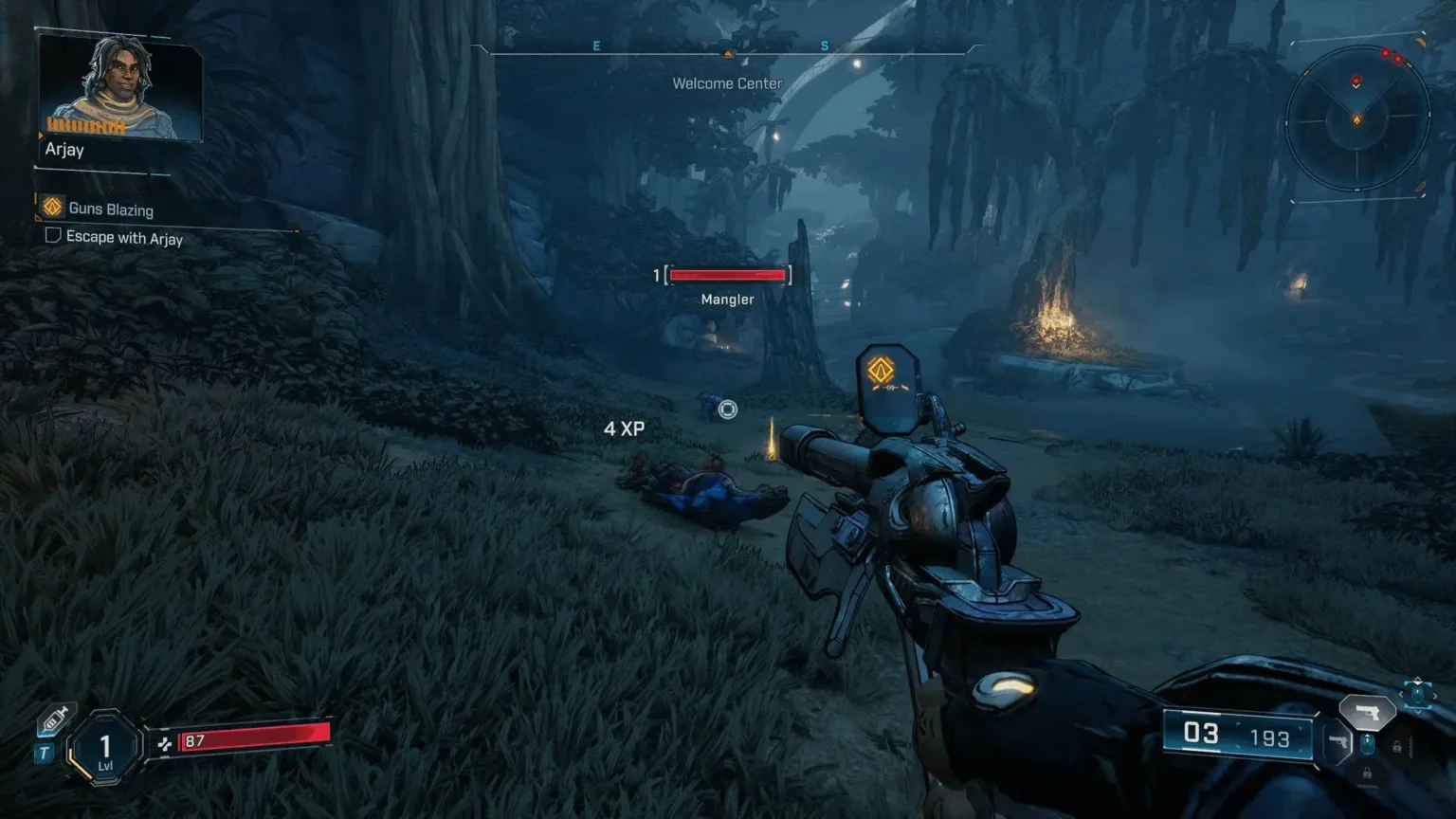Screen dimensions: 1456x819
Task: Click the downward chevron on the weapon selector
Action: click(x=1418, y=711)
